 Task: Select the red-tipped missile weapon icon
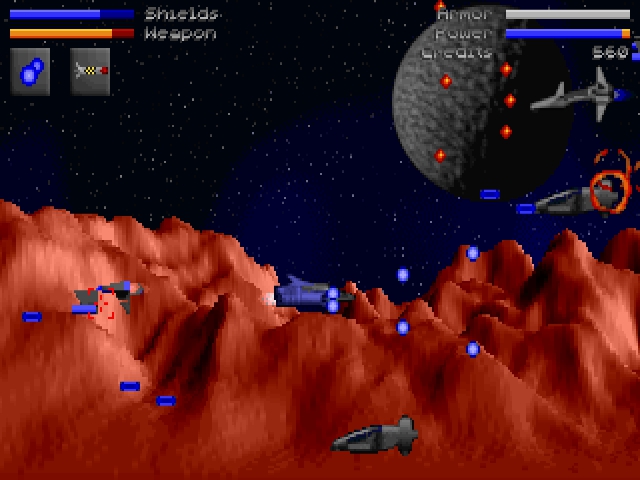click(90, 71)
